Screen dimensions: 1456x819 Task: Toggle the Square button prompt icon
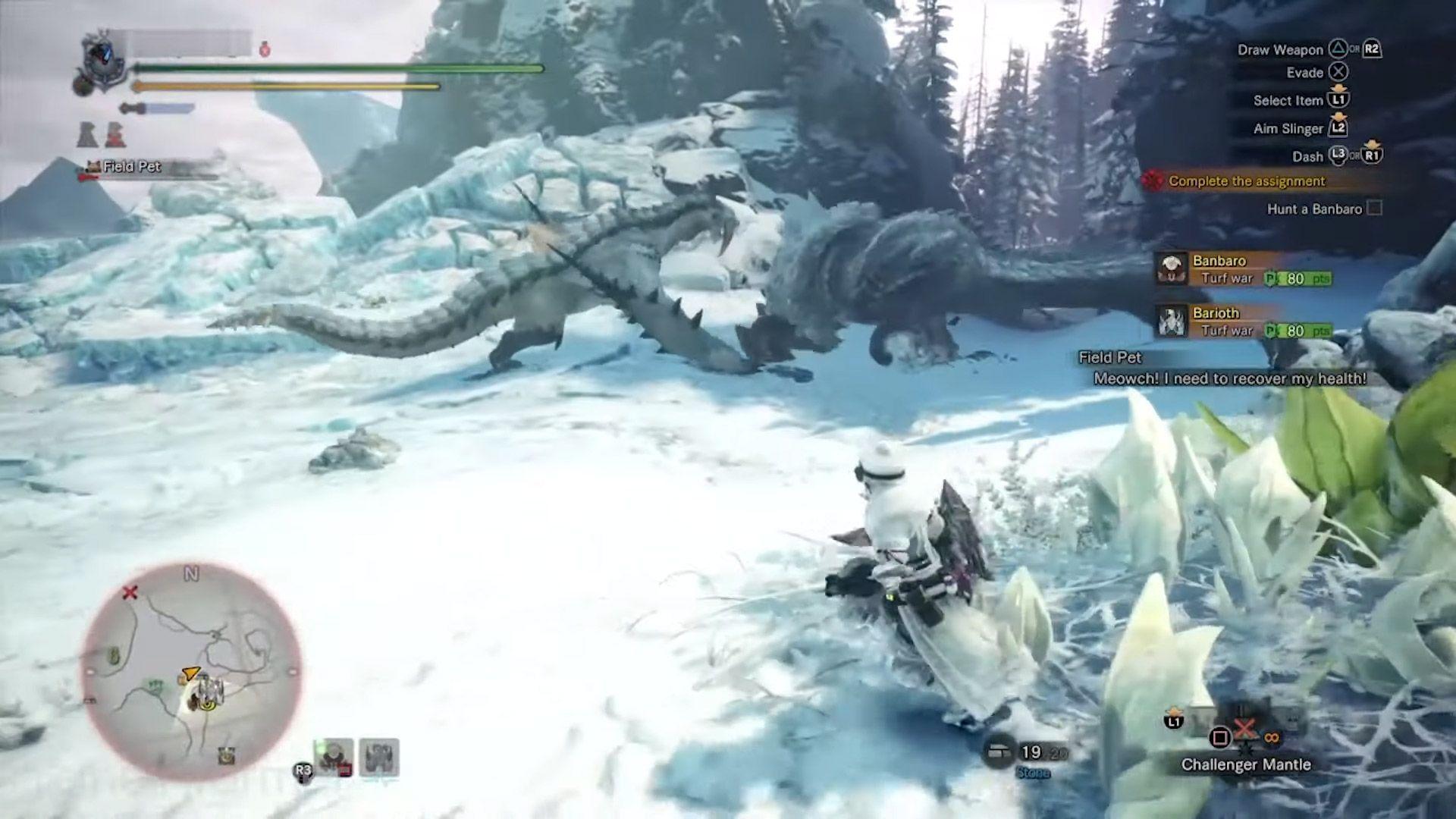(1219, 737)
